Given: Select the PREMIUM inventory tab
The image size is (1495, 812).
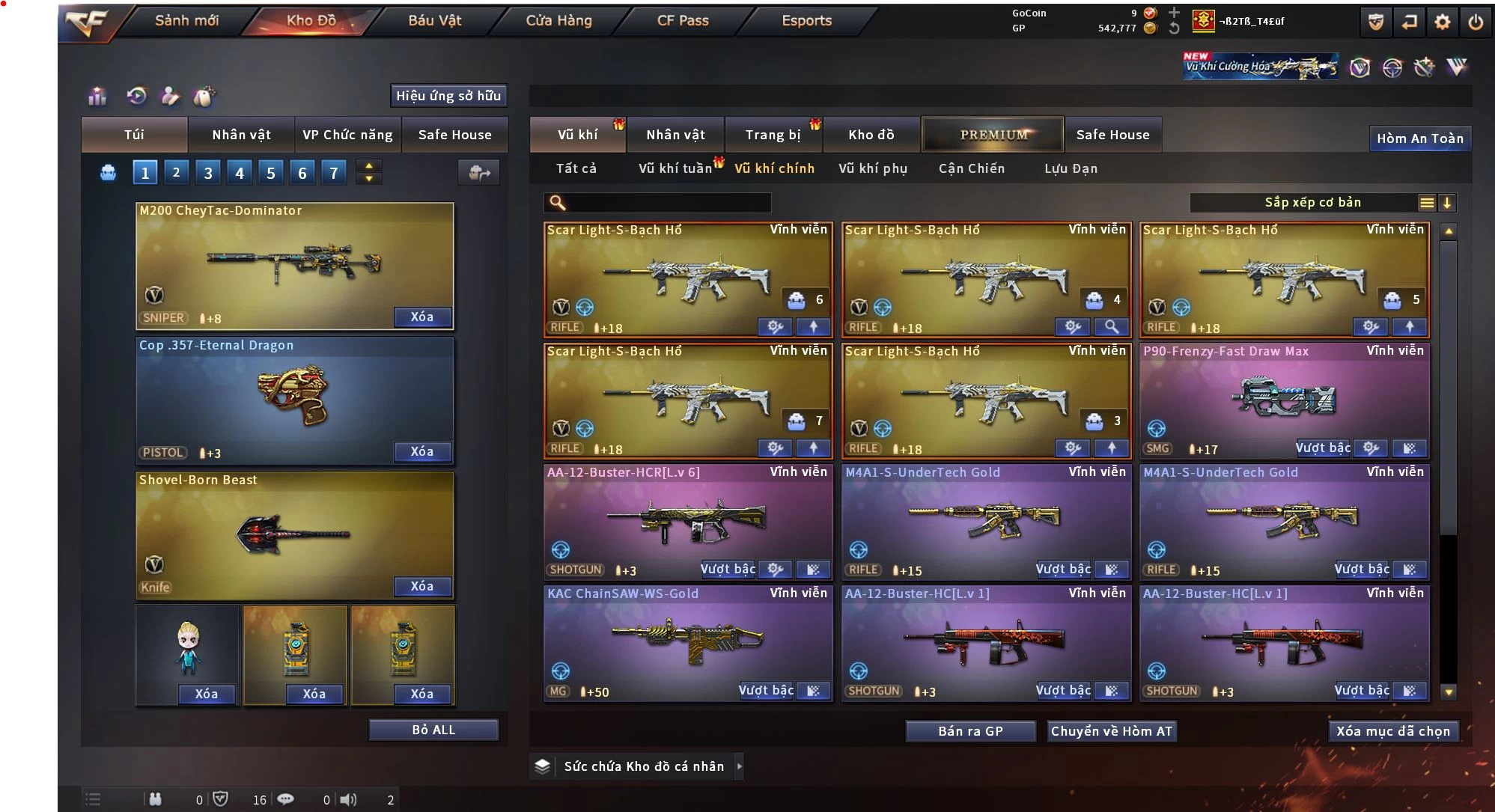Looking at the screenshot, I should [993, 135].
